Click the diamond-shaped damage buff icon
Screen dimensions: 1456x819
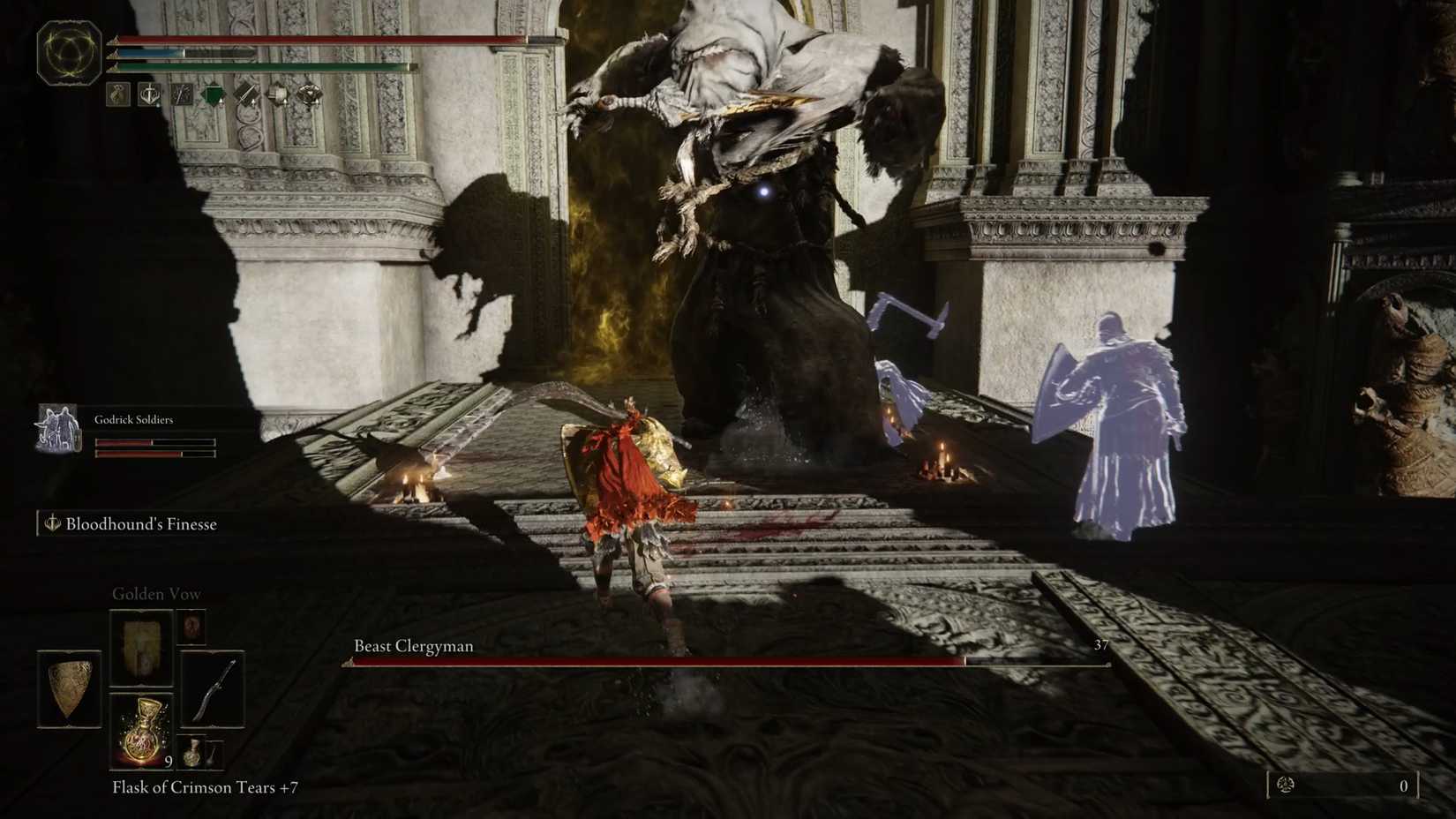click(x=311, y=94)
